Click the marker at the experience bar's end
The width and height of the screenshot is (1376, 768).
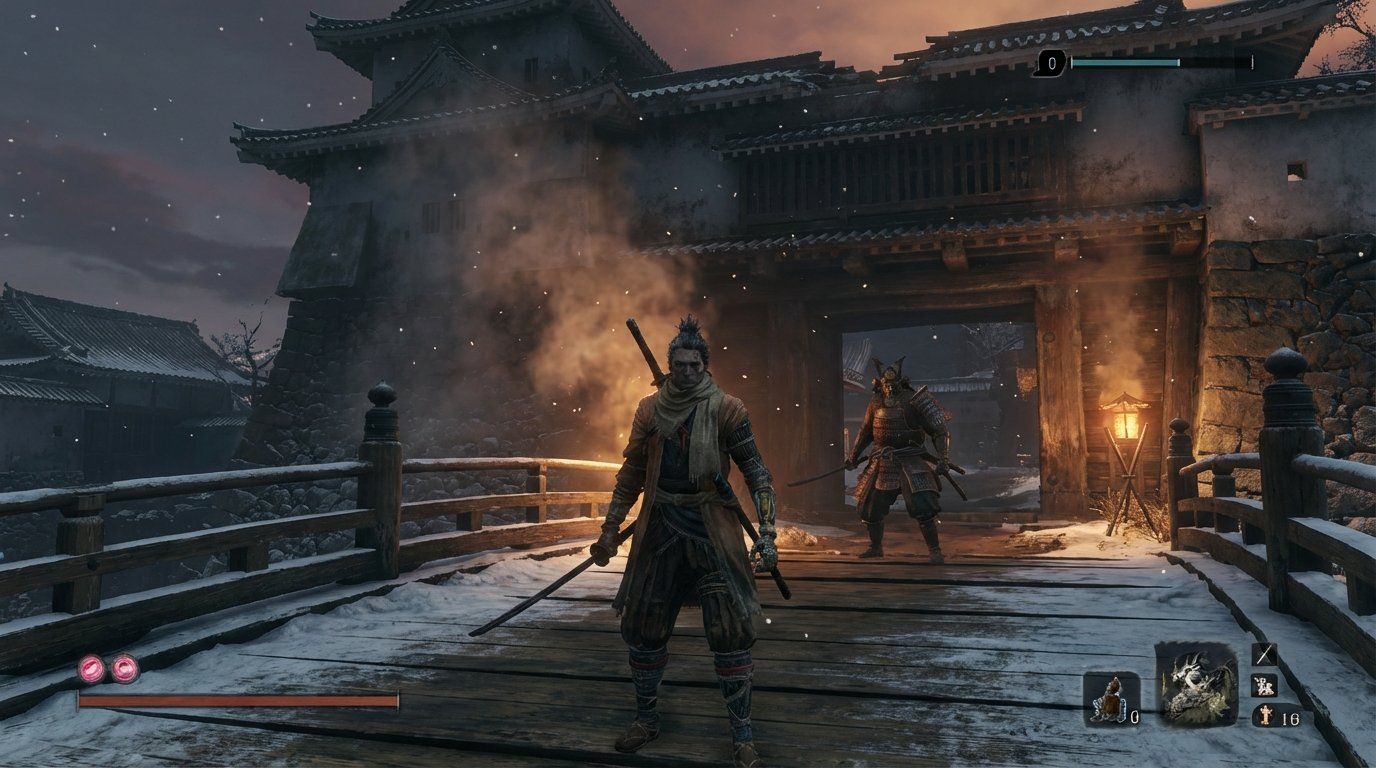[1252, 62]
